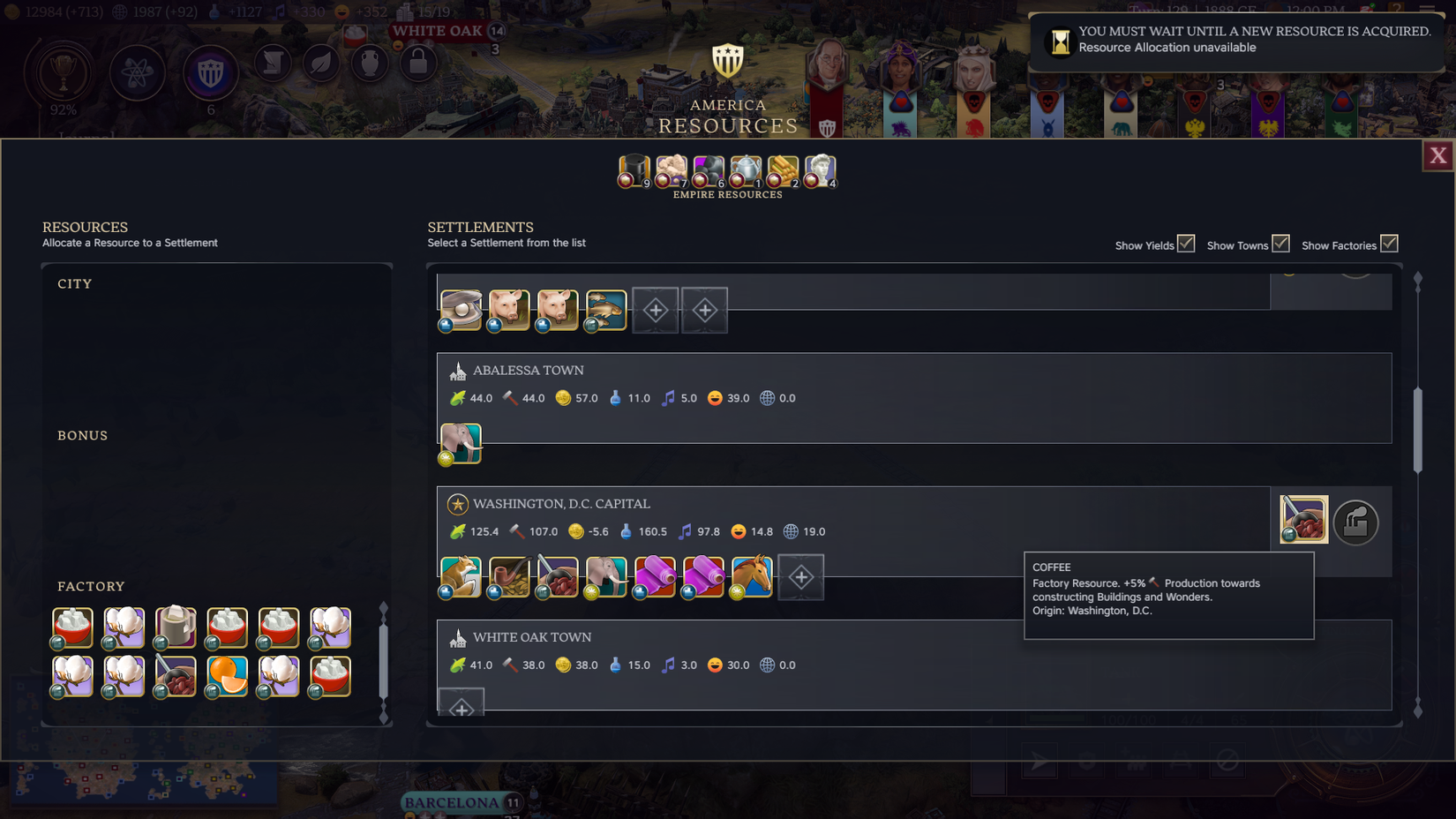This screenshot has width=1456, height=819.
Task: Select the Abalessa Town settlement header
Action: 529,370
